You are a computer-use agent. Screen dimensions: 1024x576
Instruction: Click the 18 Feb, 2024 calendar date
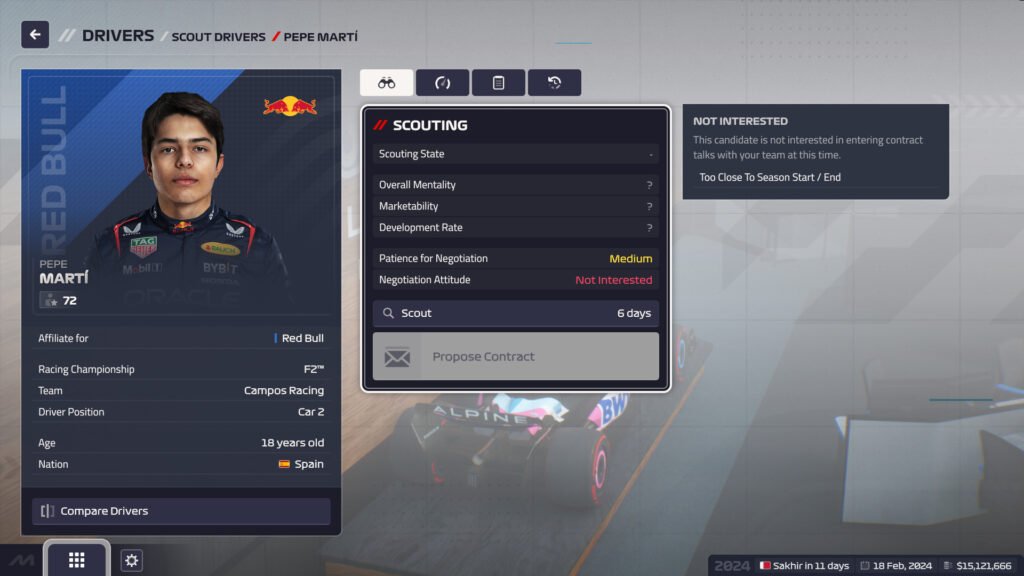(896, 566)
